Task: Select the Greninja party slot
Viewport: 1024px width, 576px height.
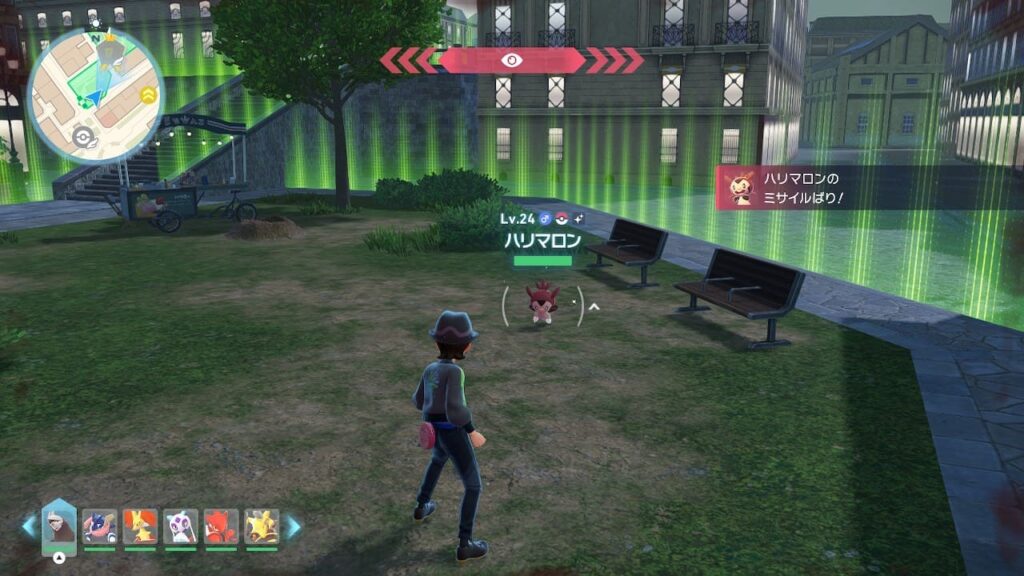Action: 100,526
